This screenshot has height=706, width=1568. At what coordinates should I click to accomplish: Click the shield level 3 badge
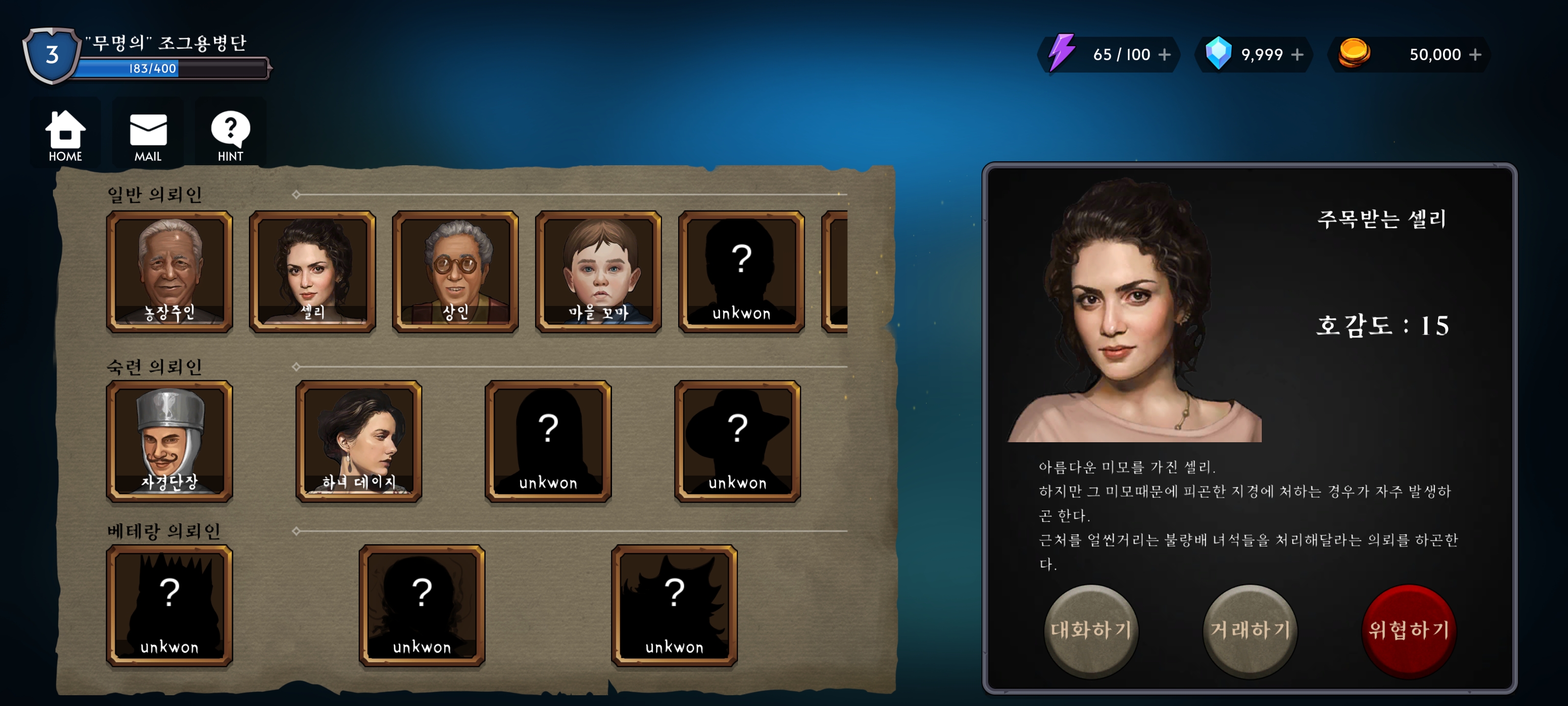52,55
